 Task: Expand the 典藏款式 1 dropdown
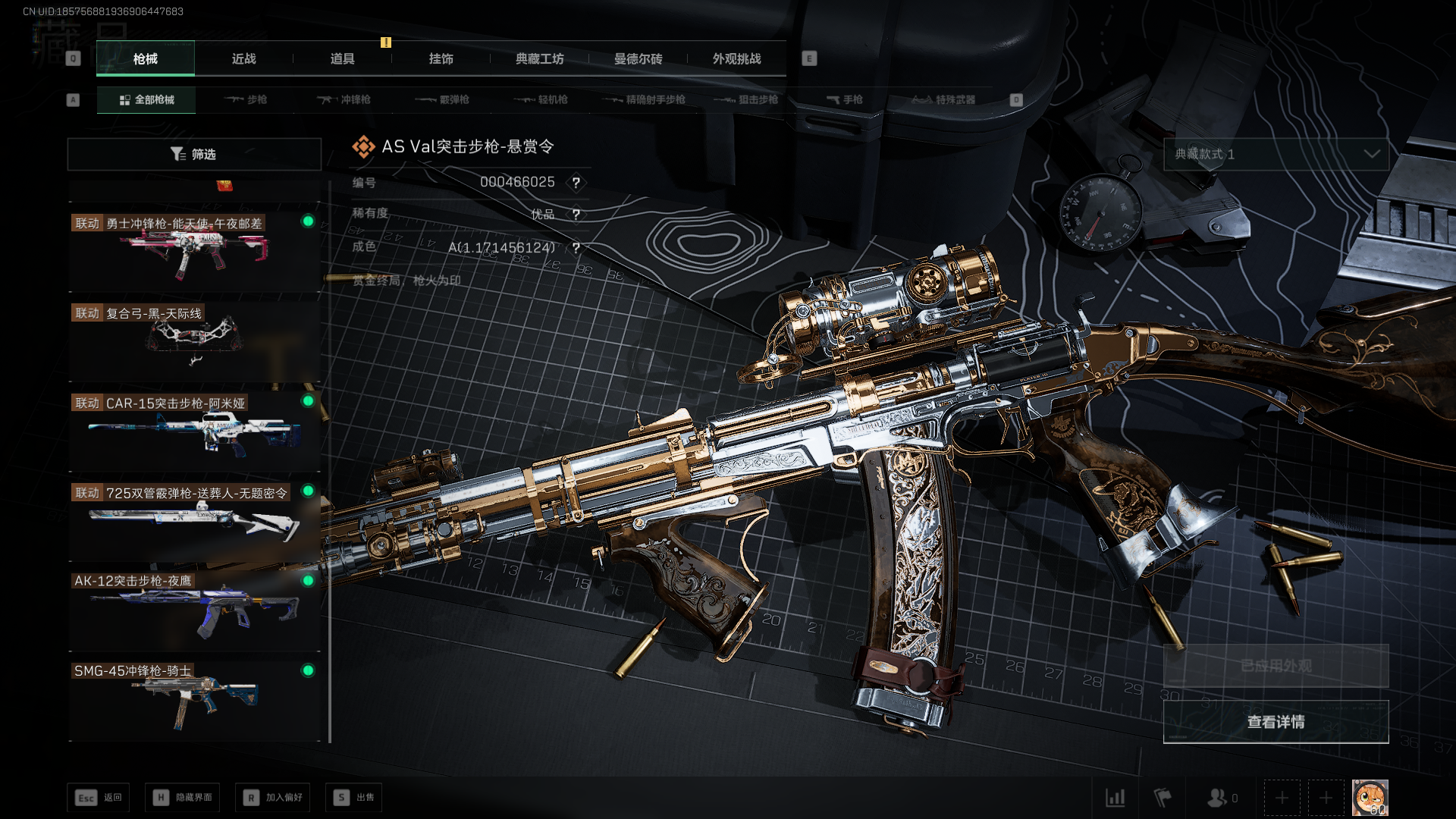pos(1276,154)
